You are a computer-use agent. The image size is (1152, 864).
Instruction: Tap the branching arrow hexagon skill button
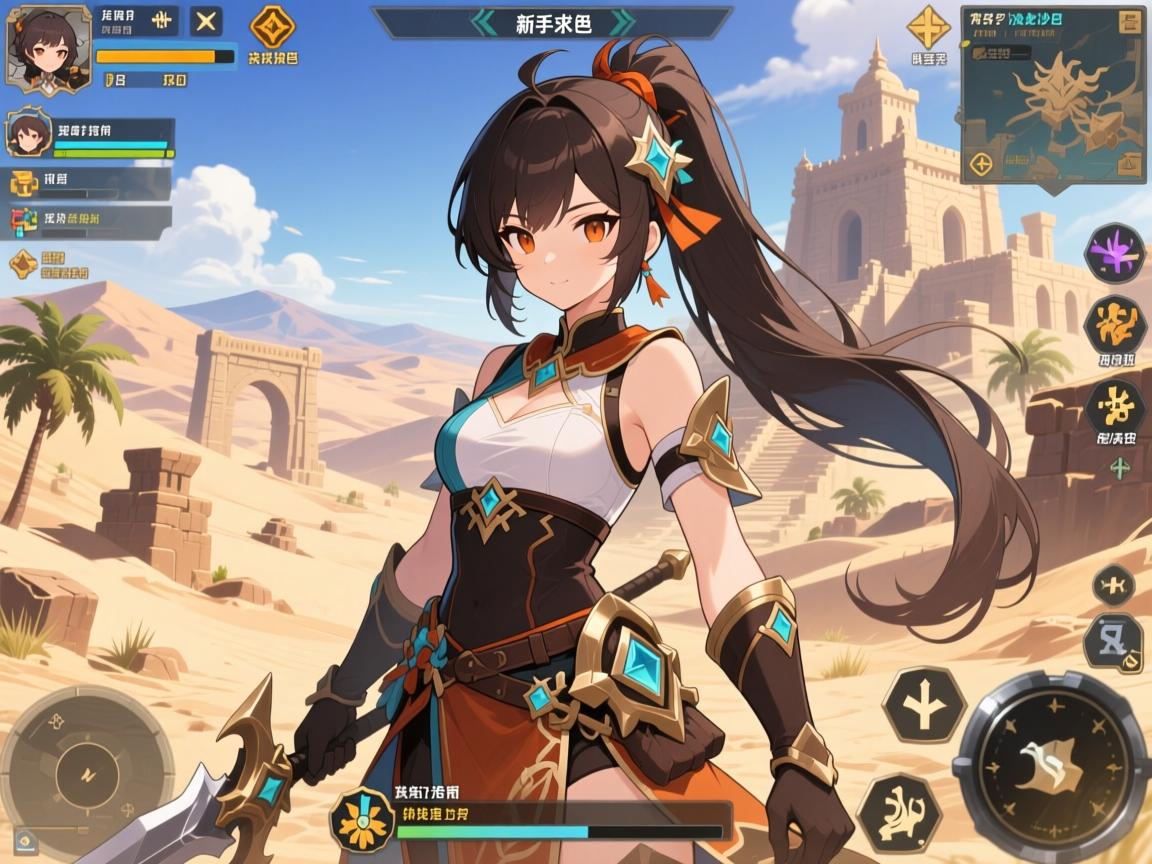click(x=923, y=705)
